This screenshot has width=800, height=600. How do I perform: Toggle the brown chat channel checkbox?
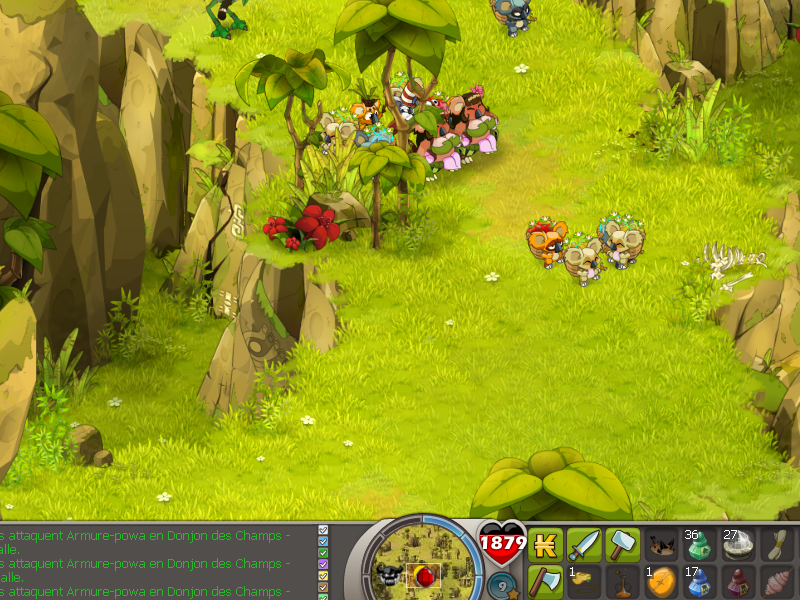pyautogui.click(x=323, y=588)
